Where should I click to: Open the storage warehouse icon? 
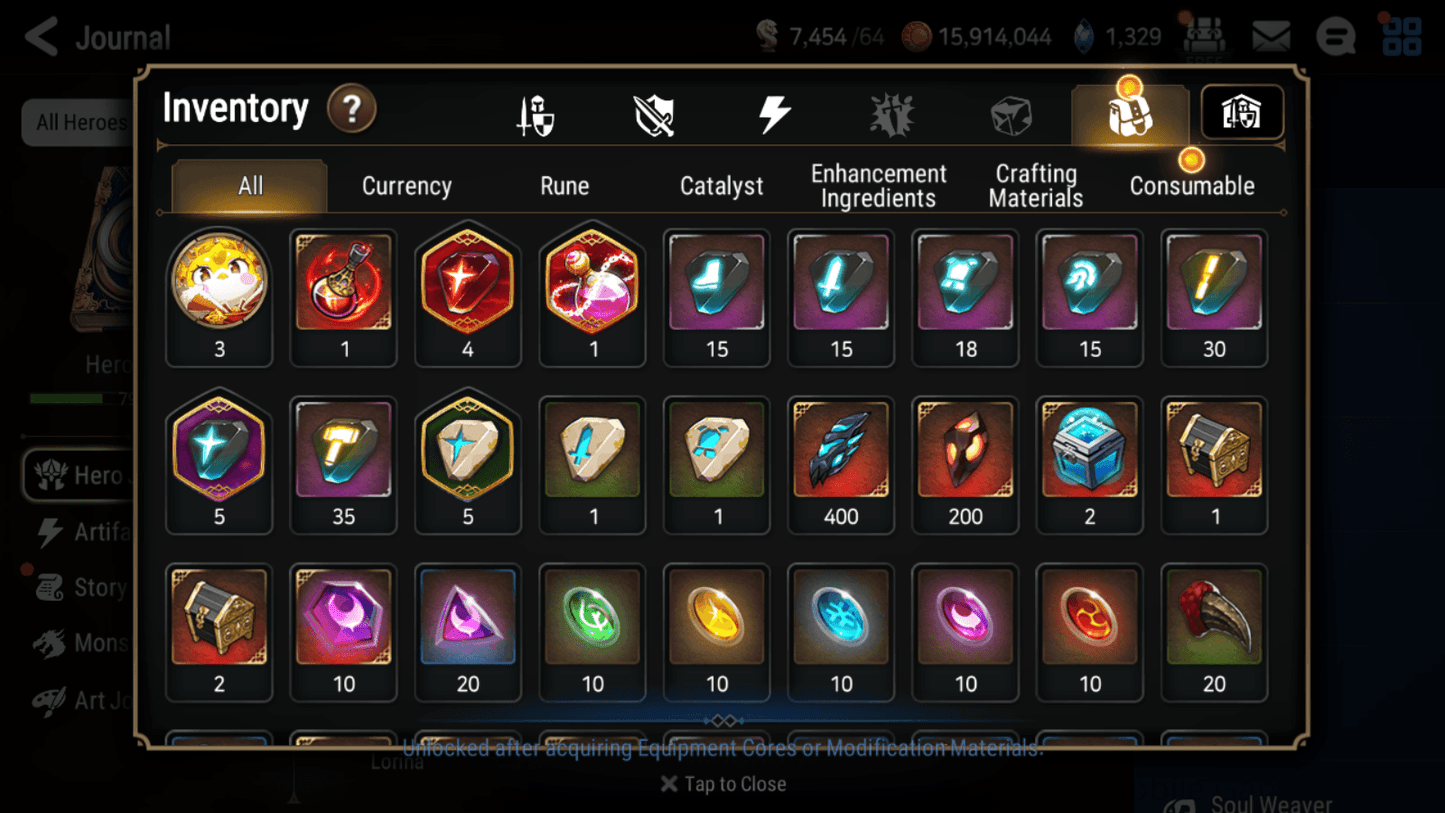tap(1241, 113)
